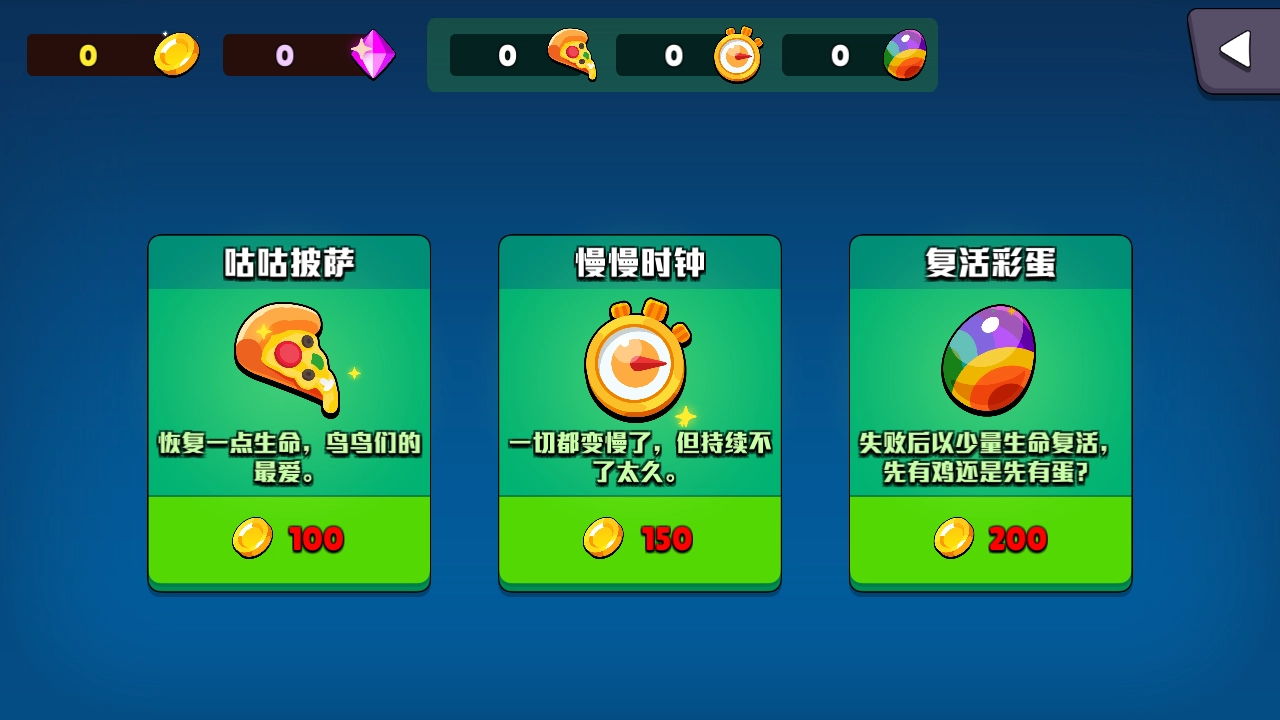
Task: Select the 复活彩蛋 item card
Action: (x=990, y=410)
